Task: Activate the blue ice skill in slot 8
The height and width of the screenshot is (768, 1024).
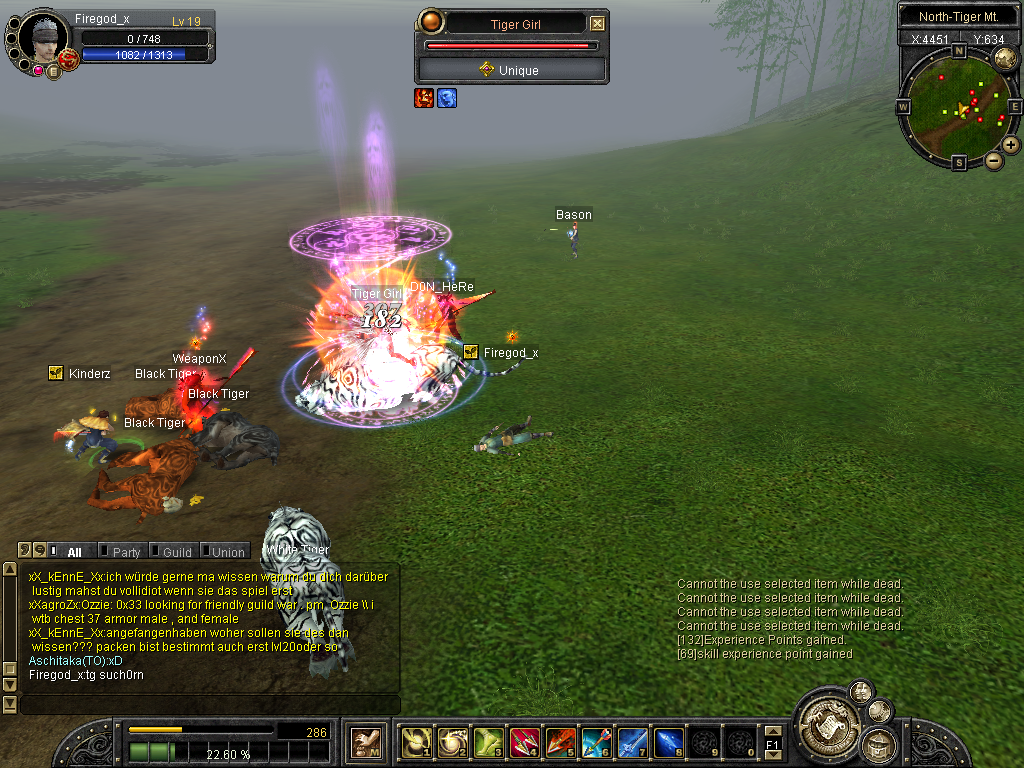Action: tap(668, 742)
